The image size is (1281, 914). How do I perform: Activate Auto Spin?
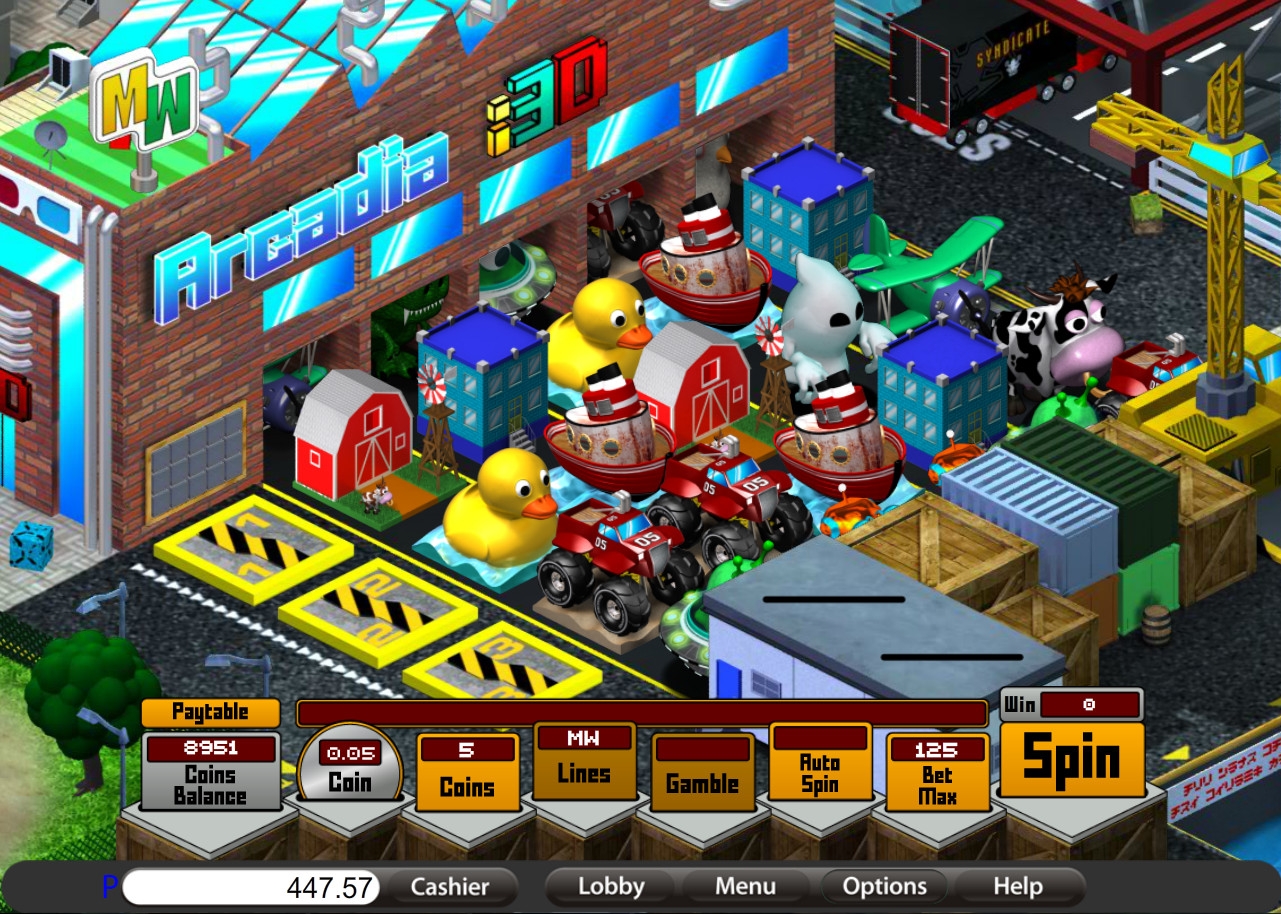(x=820, y=773)
